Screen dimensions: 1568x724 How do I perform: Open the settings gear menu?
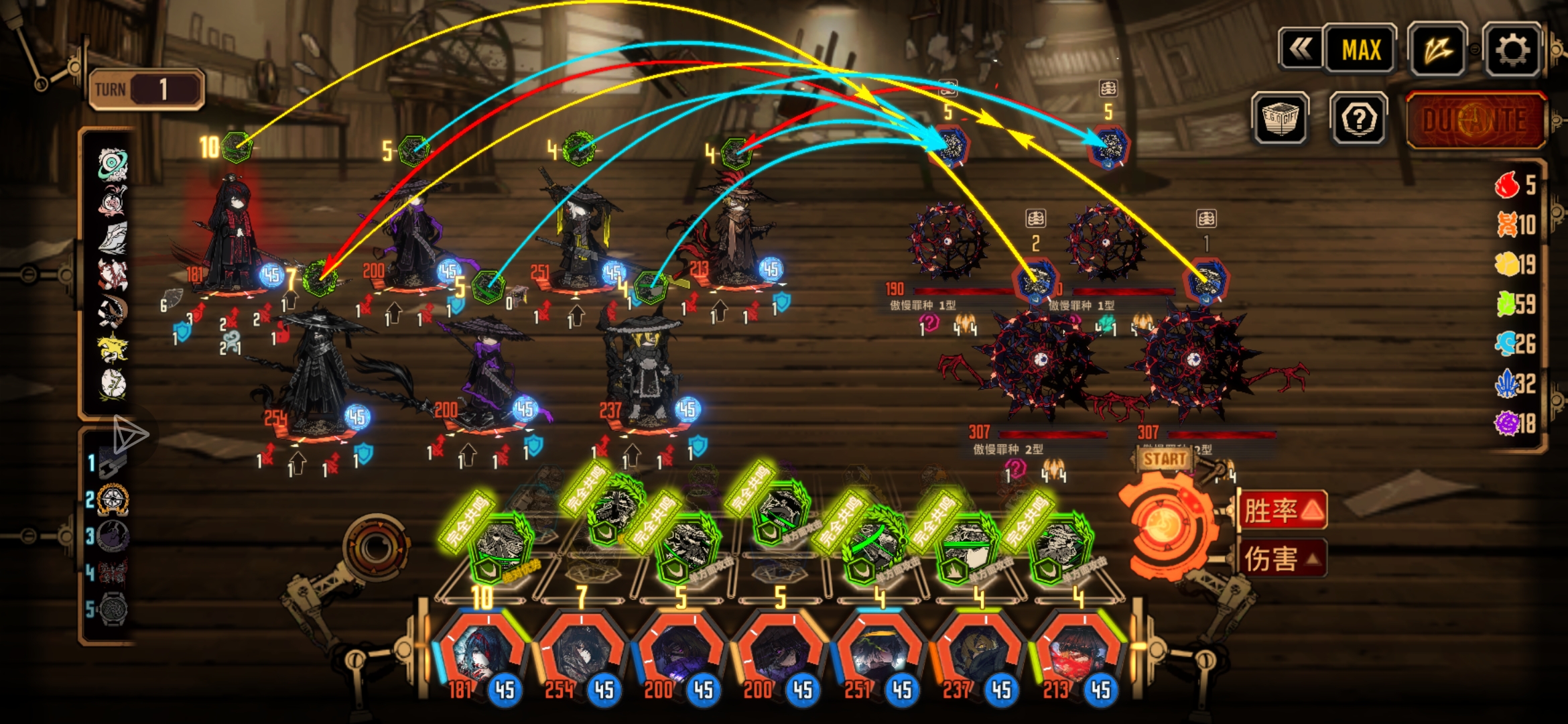tap(1512, 50)
